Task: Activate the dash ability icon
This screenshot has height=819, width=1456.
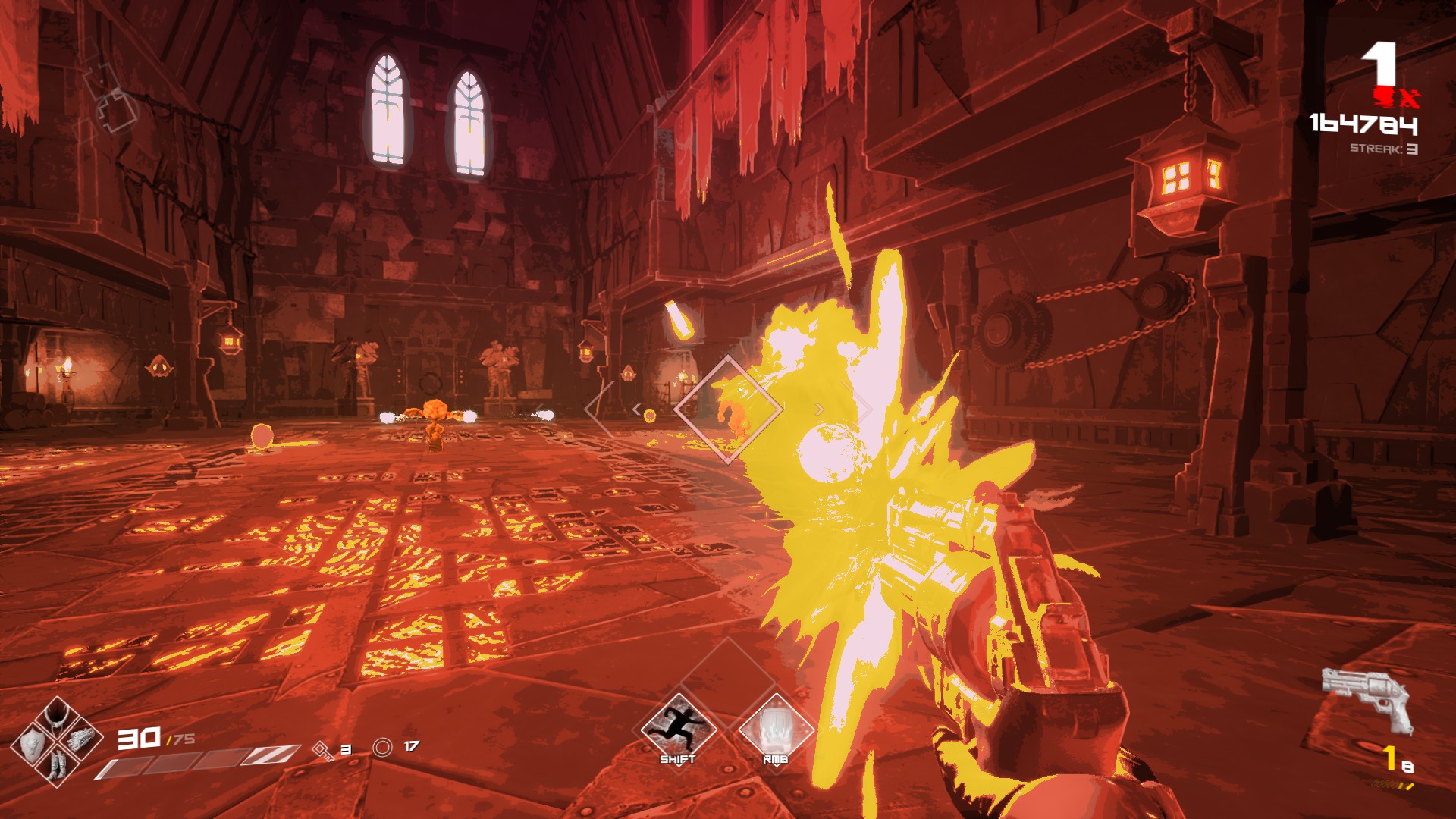Action: tap(678, 730)
